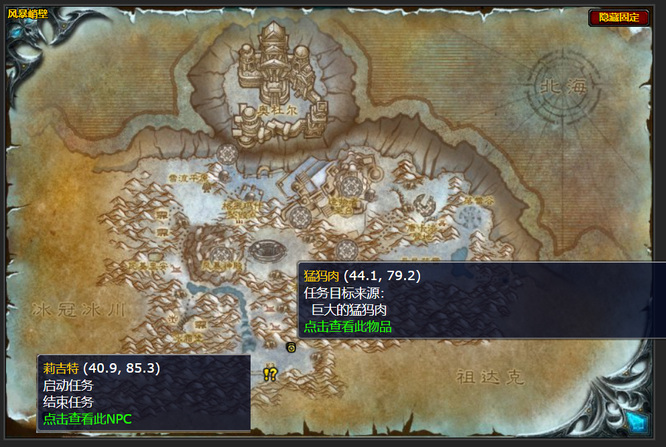Select the round yellow item marker on map
Viewport: 666px width, 447px height.
click(290, 348)
